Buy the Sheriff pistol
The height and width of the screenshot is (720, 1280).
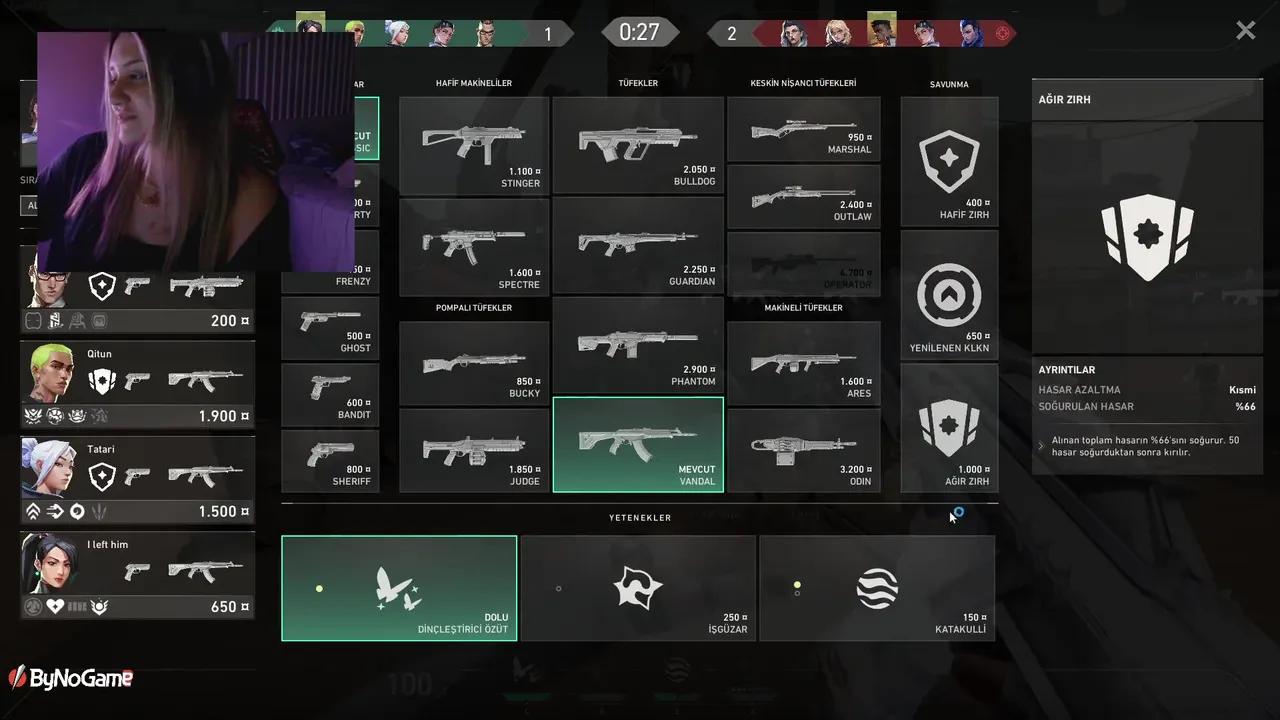tap(330, 461)
